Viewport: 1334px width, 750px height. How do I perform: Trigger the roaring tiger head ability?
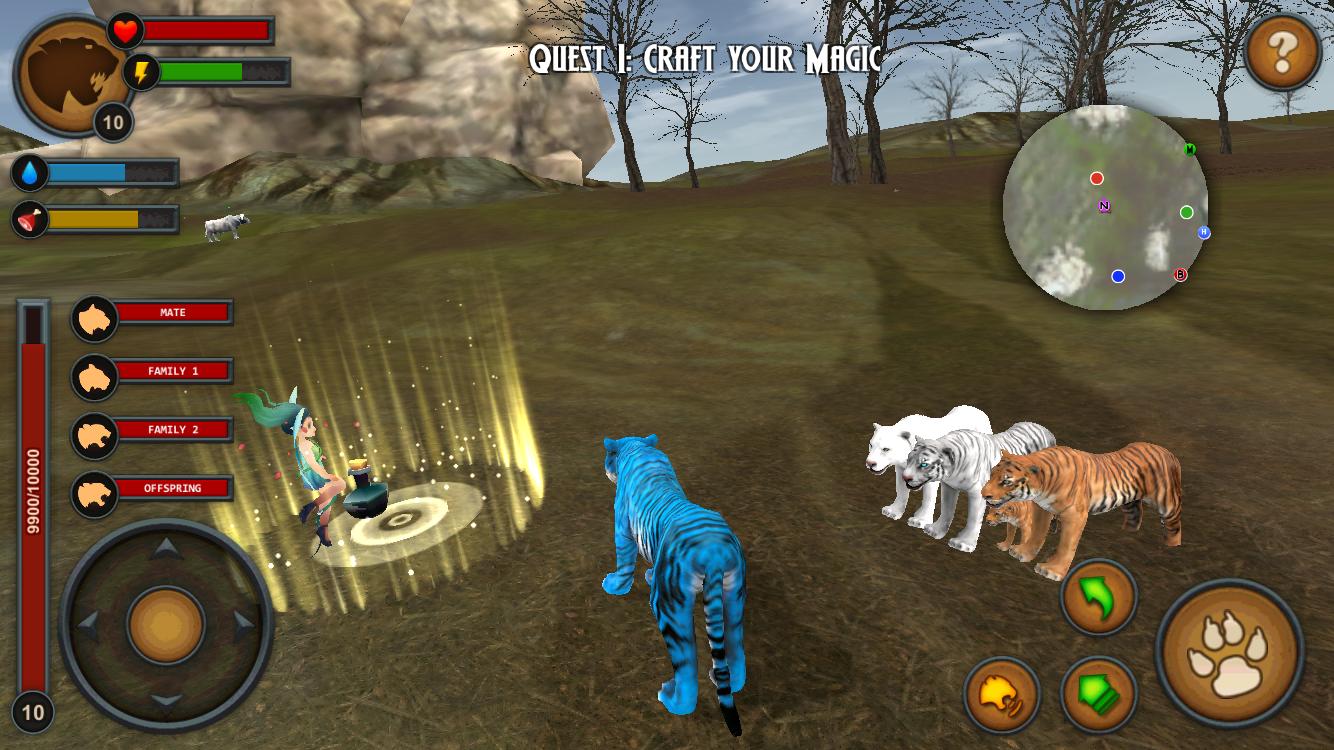pos(1002,693)
